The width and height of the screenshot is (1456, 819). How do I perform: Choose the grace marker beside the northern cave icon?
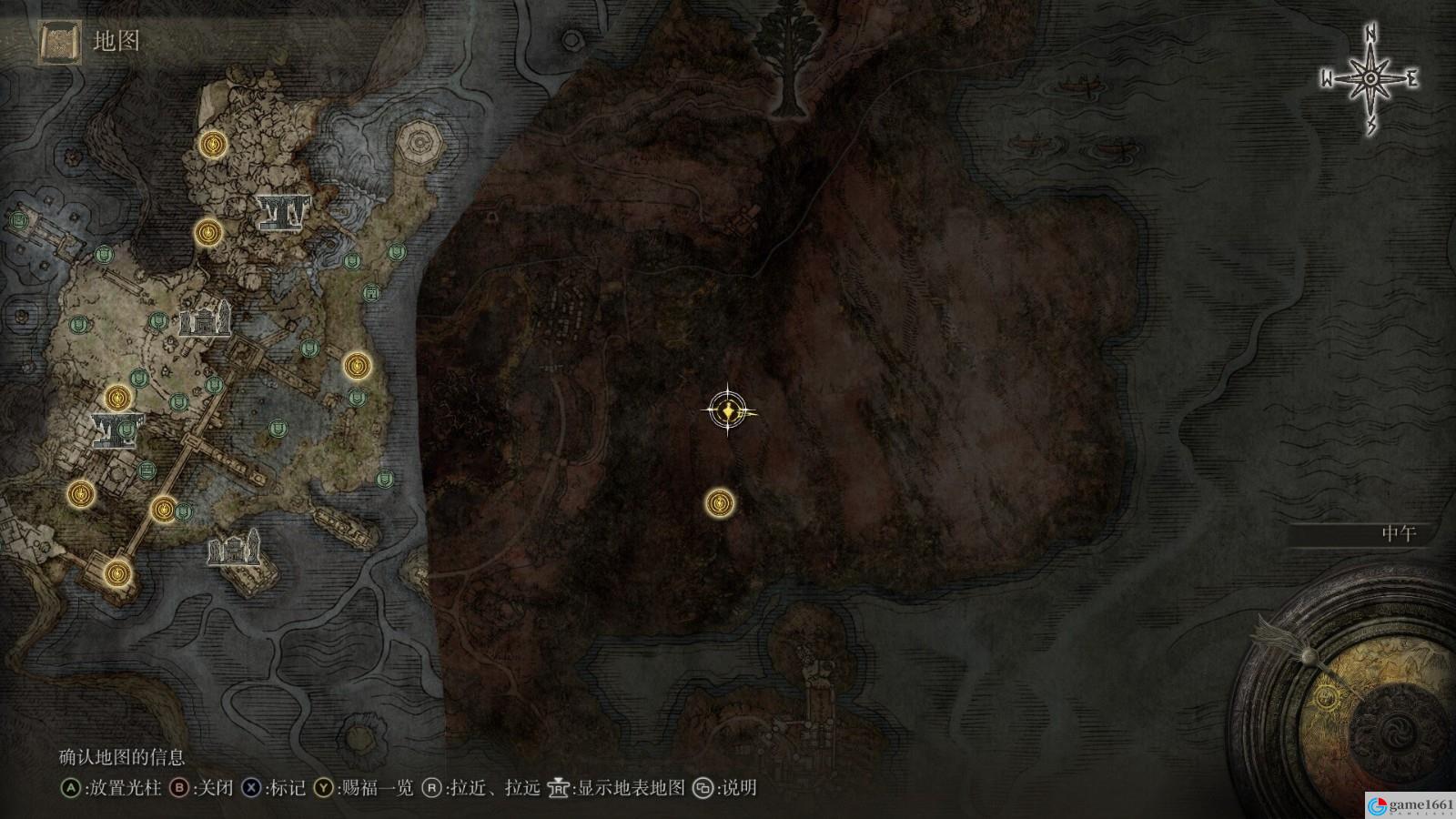point(208,233)
